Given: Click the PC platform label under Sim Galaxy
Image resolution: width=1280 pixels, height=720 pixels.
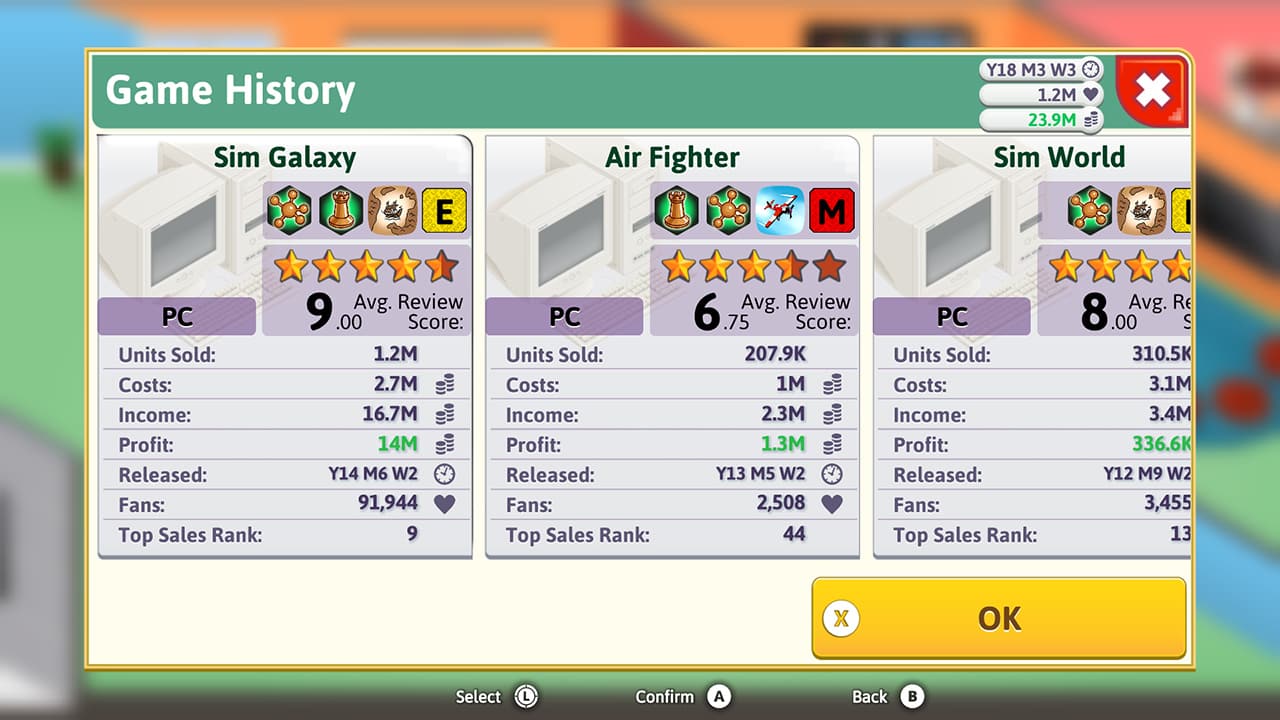Looking at the screenshot, I should (x=176, y=316).
